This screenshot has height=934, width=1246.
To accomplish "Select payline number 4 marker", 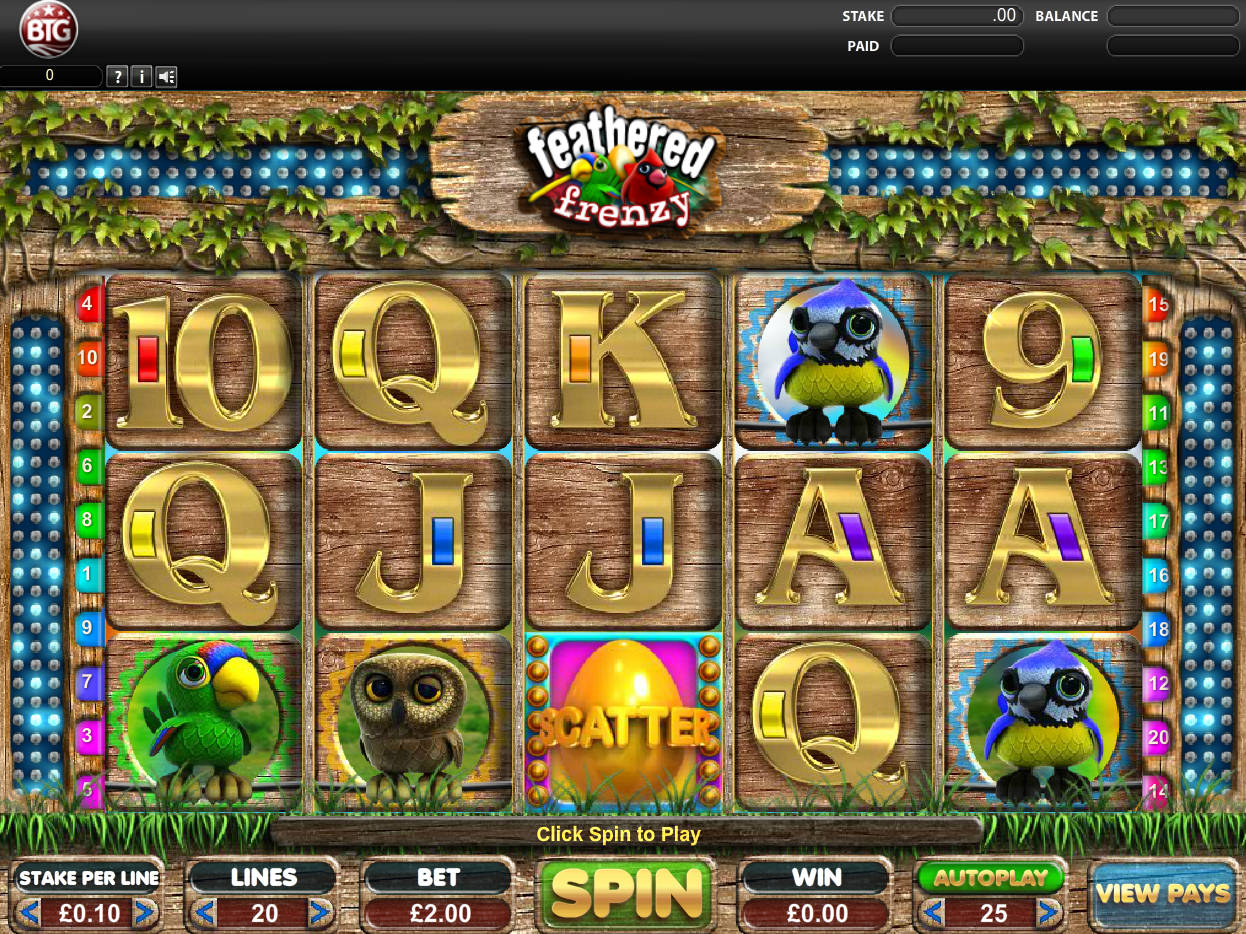I will pos(88,303).
